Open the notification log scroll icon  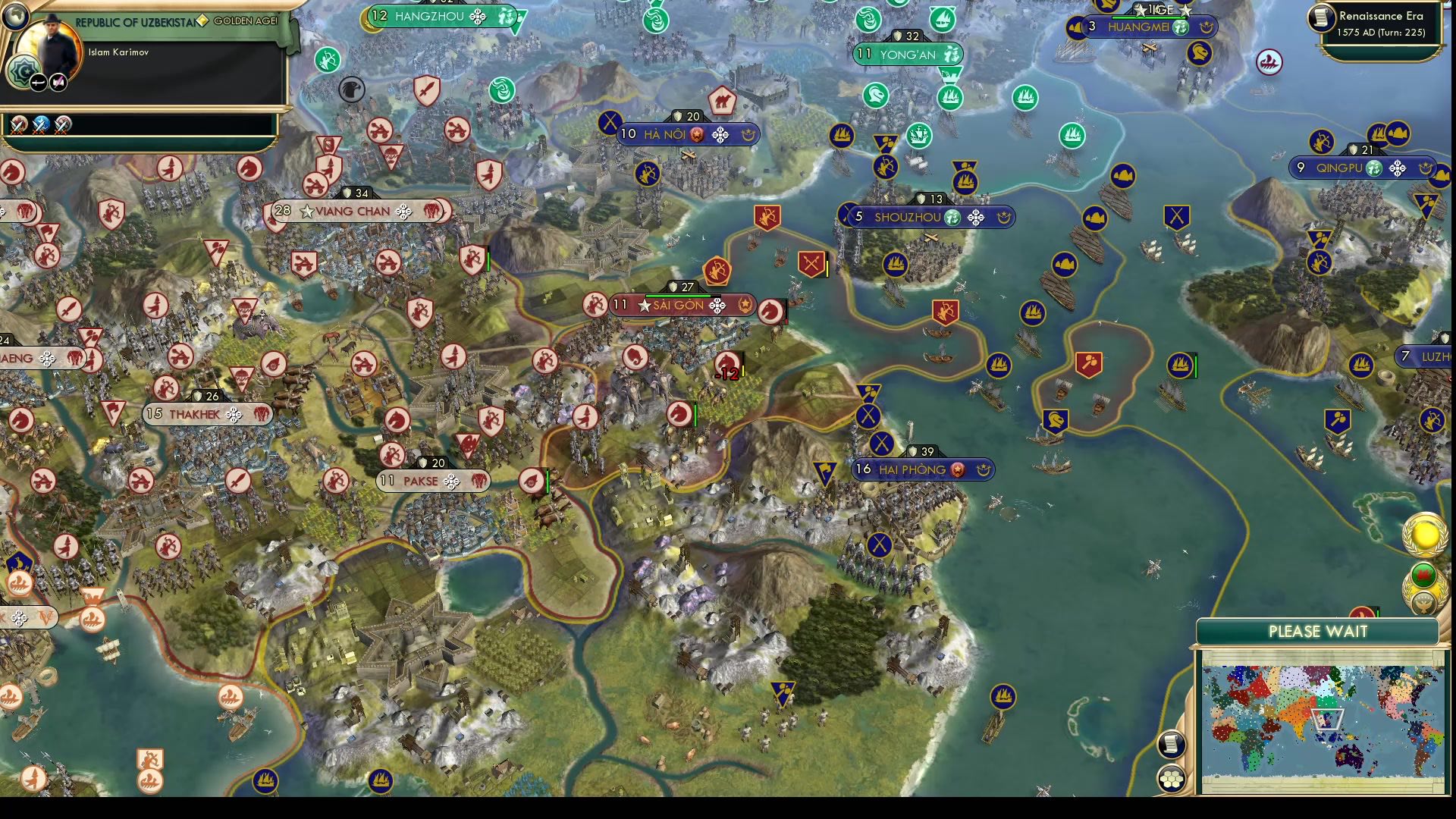tap(1171, 744)
